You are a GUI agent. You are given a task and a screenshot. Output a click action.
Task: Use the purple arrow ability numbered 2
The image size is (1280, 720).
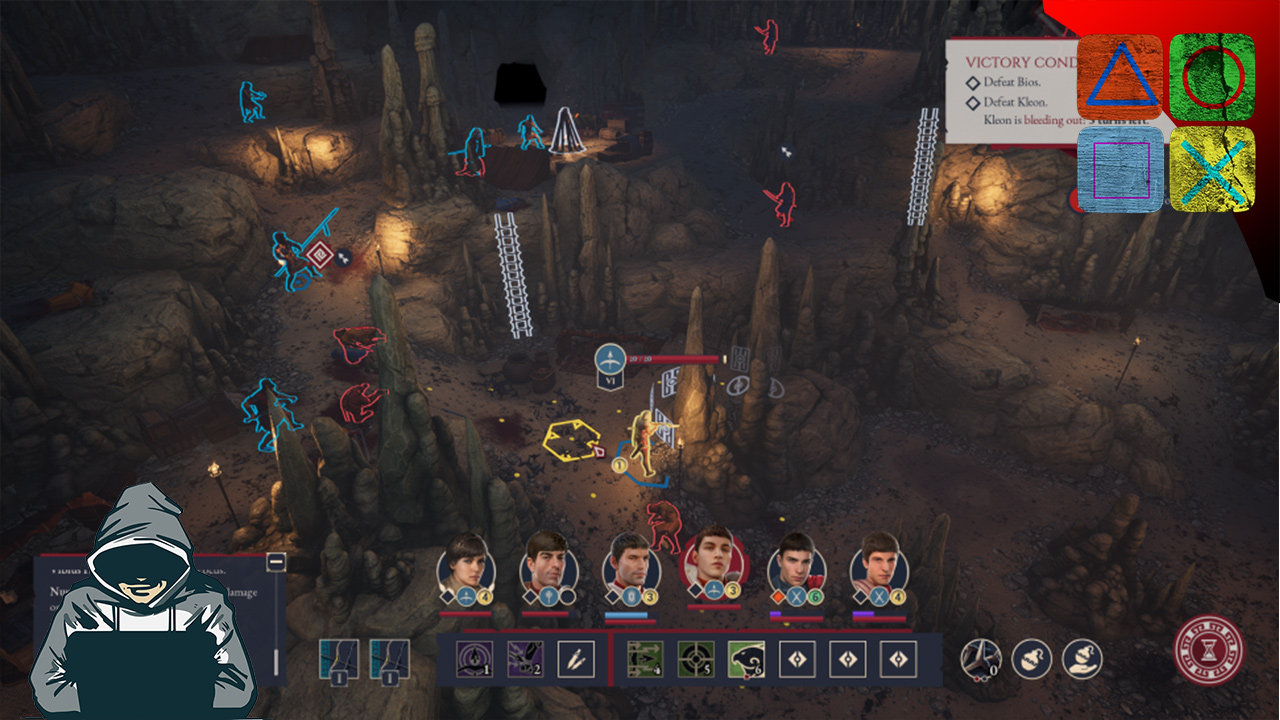tap(525, 659)
